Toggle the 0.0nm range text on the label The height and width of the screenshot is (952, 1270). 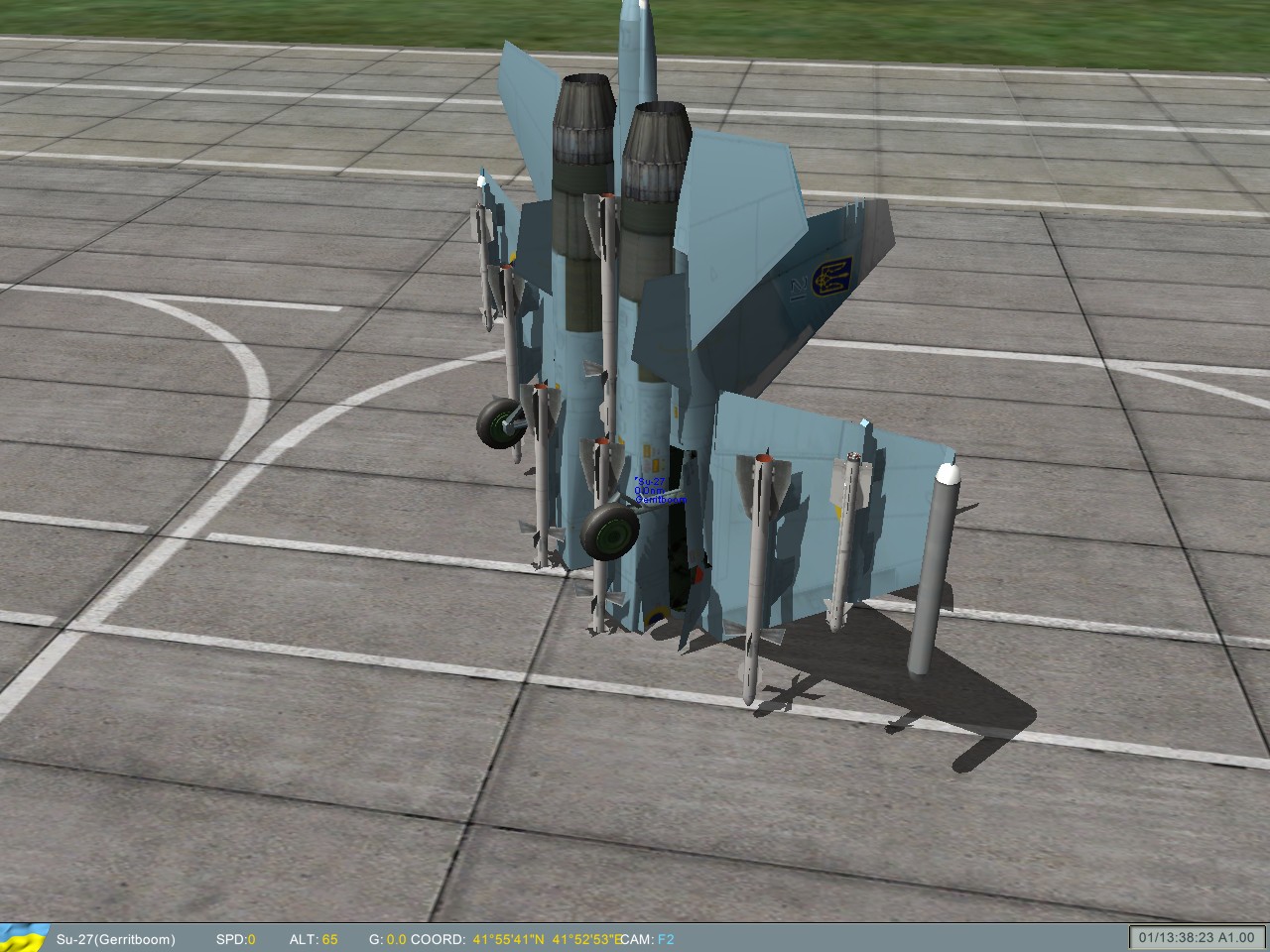648,491
